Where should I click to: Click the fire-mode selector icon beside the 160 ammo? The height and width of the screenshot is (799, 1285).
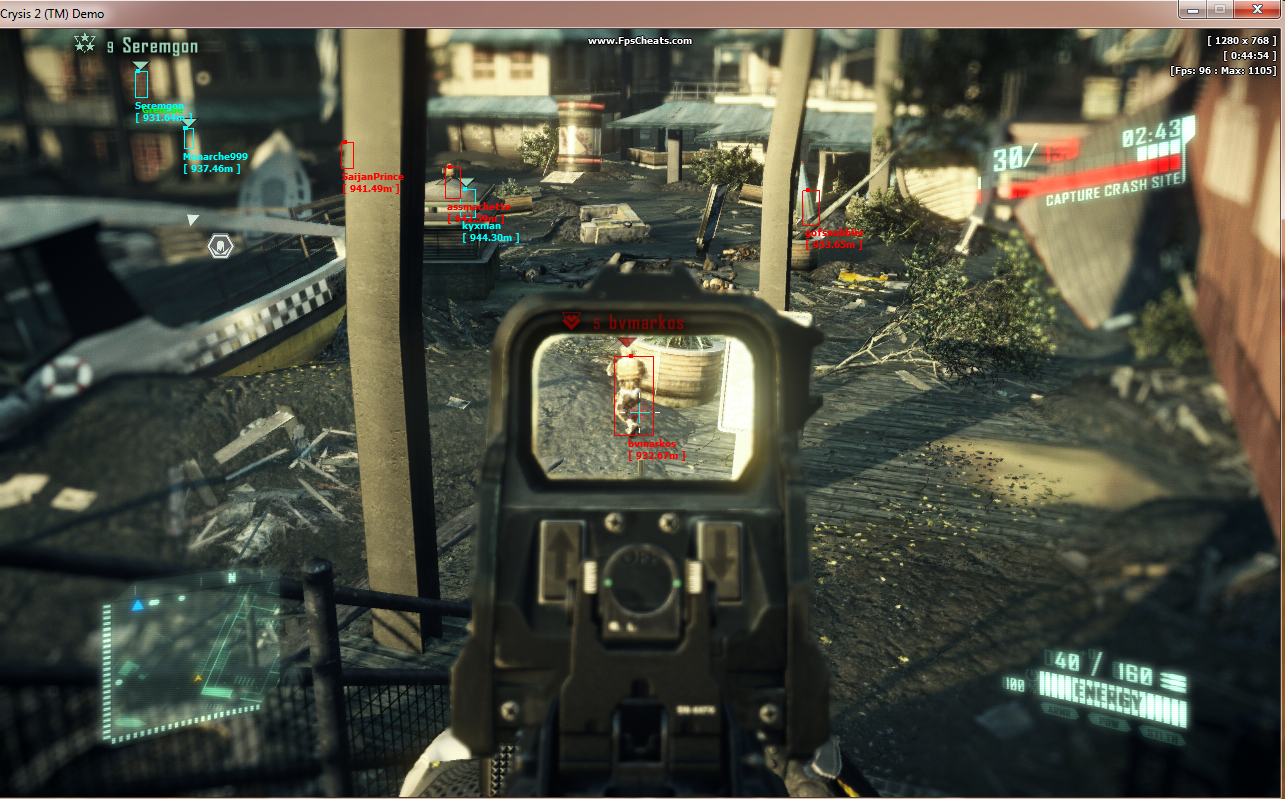(1172, 679)
